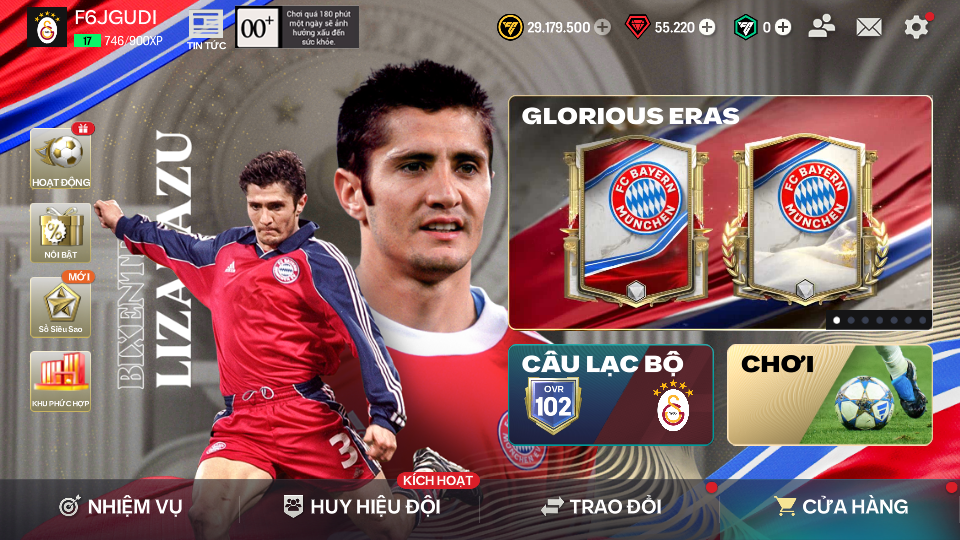Enter the Khu Phức Hợp complex
Screen dimensions: 960x540
pos(60,381)
